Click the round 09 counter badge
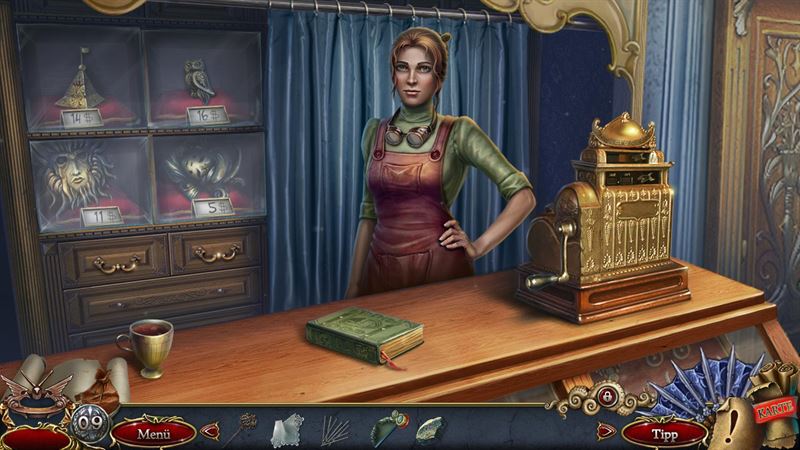 pos(89,422)
